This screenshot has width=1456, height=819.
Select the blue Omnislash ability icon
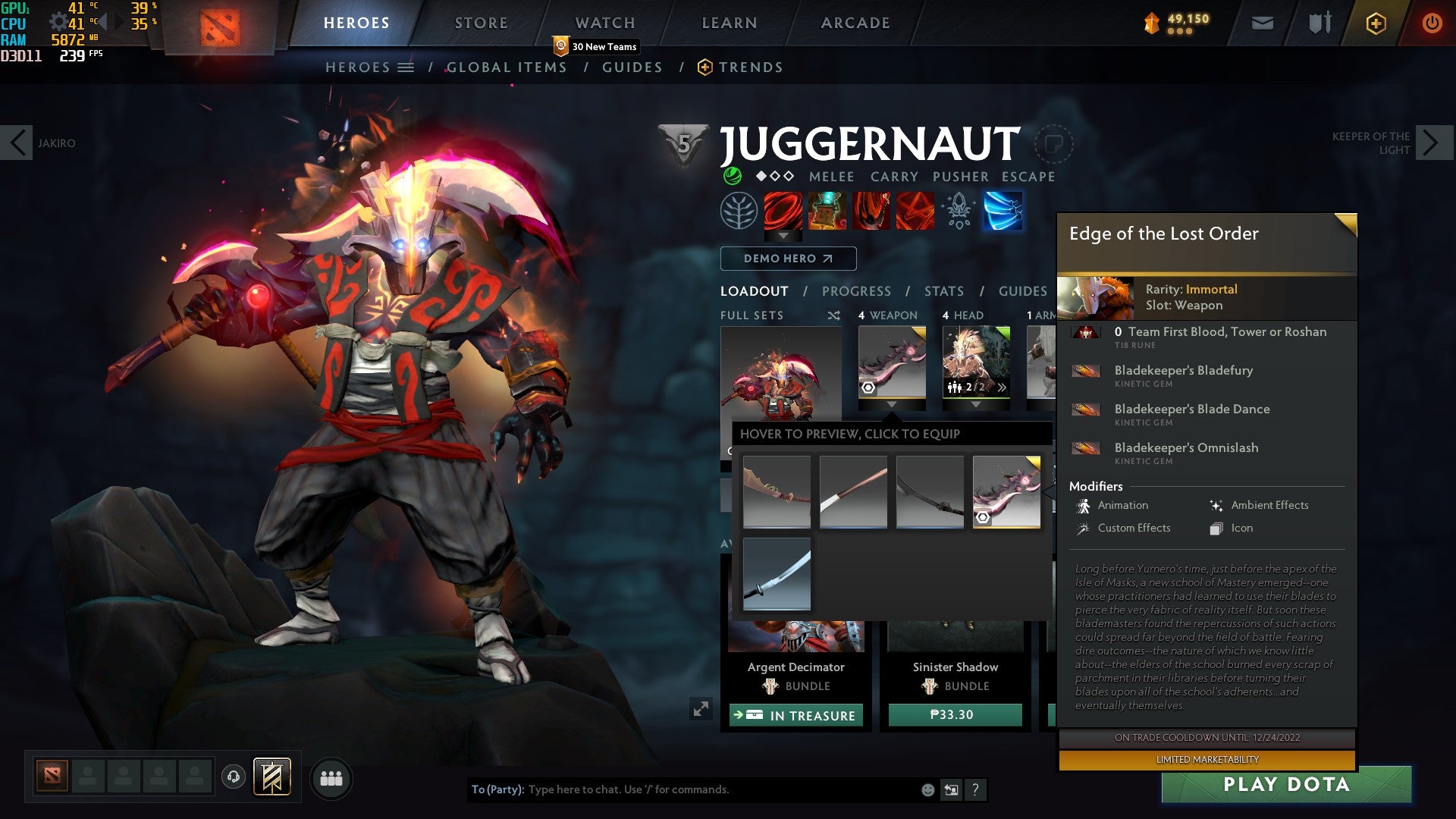(1003, 212)
